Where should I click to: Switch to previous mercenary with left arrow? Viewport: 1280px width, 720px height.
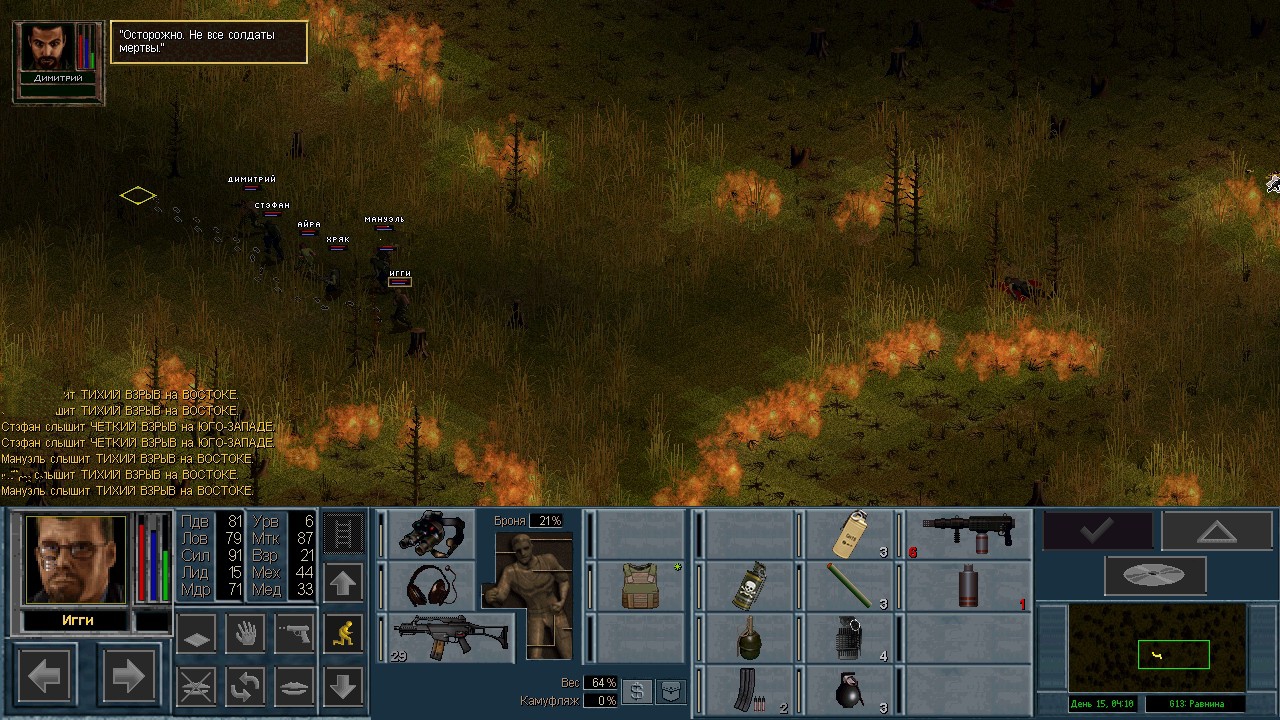tap(45, 677)
